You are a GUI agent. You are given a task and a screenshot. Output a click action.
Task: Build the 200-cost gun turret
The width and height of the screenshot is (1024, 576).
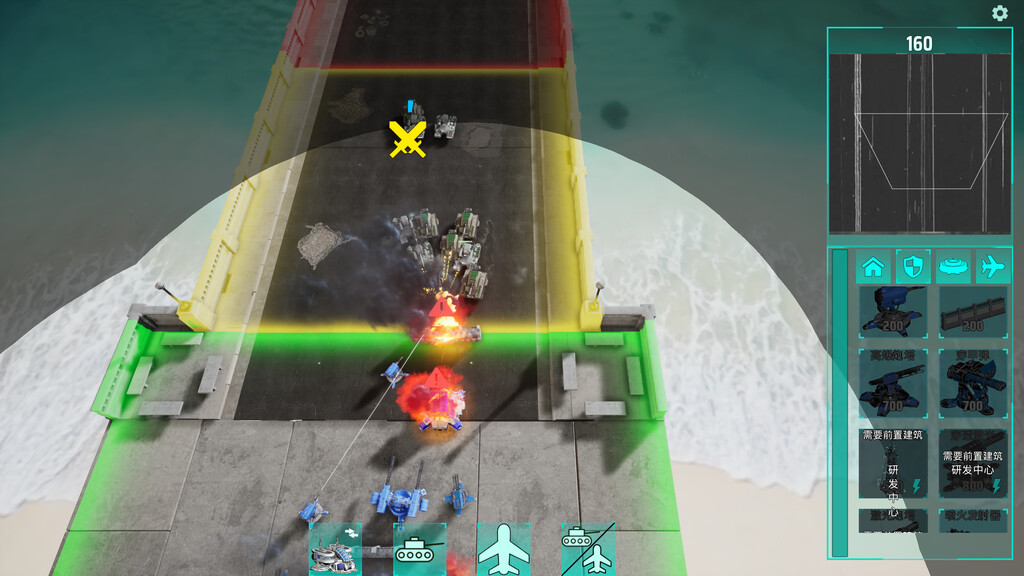[892, 311]
